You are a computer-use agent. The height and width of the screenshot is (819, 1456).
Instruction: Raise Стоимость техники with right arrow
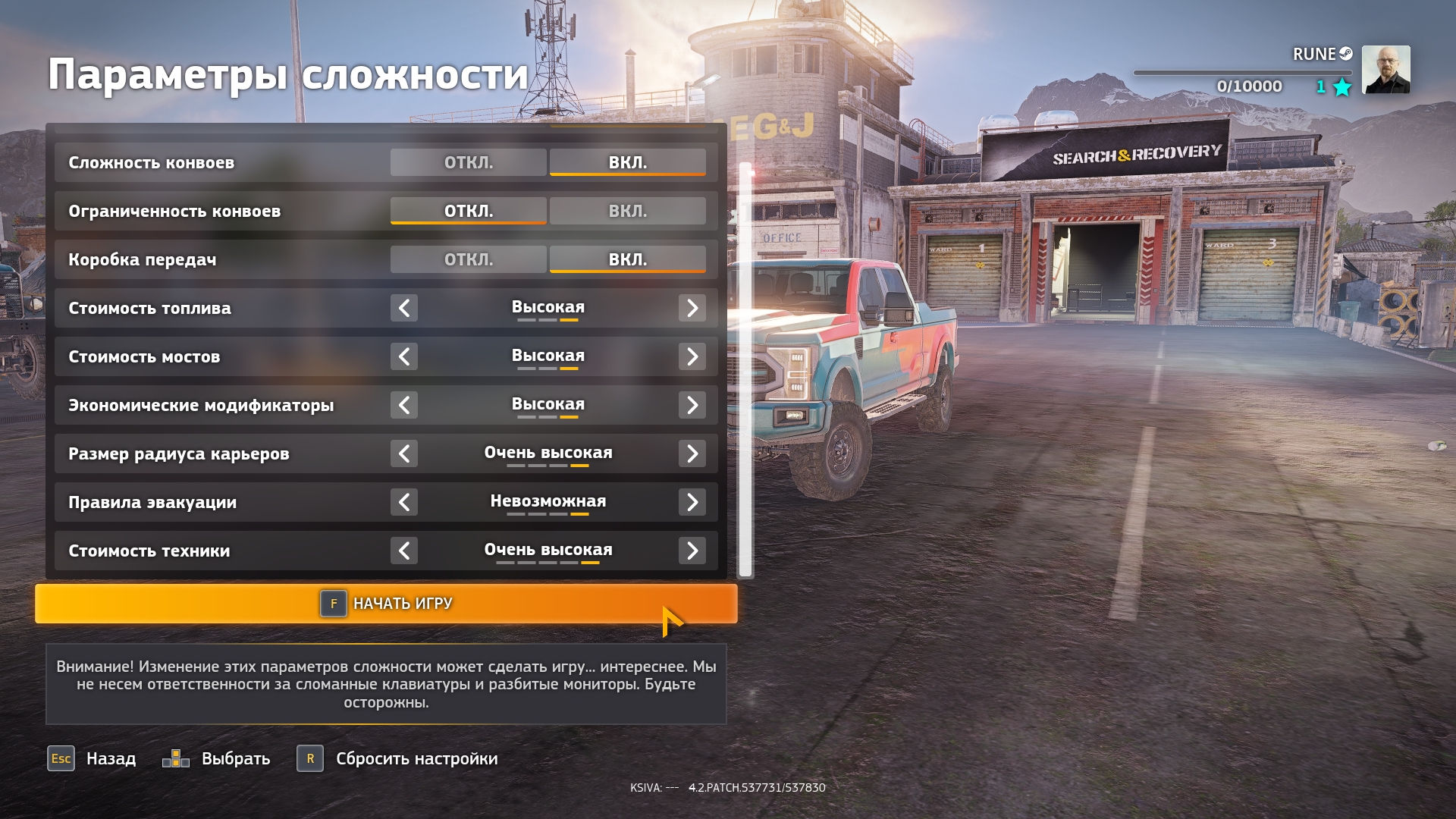click(x=692, y=551)
